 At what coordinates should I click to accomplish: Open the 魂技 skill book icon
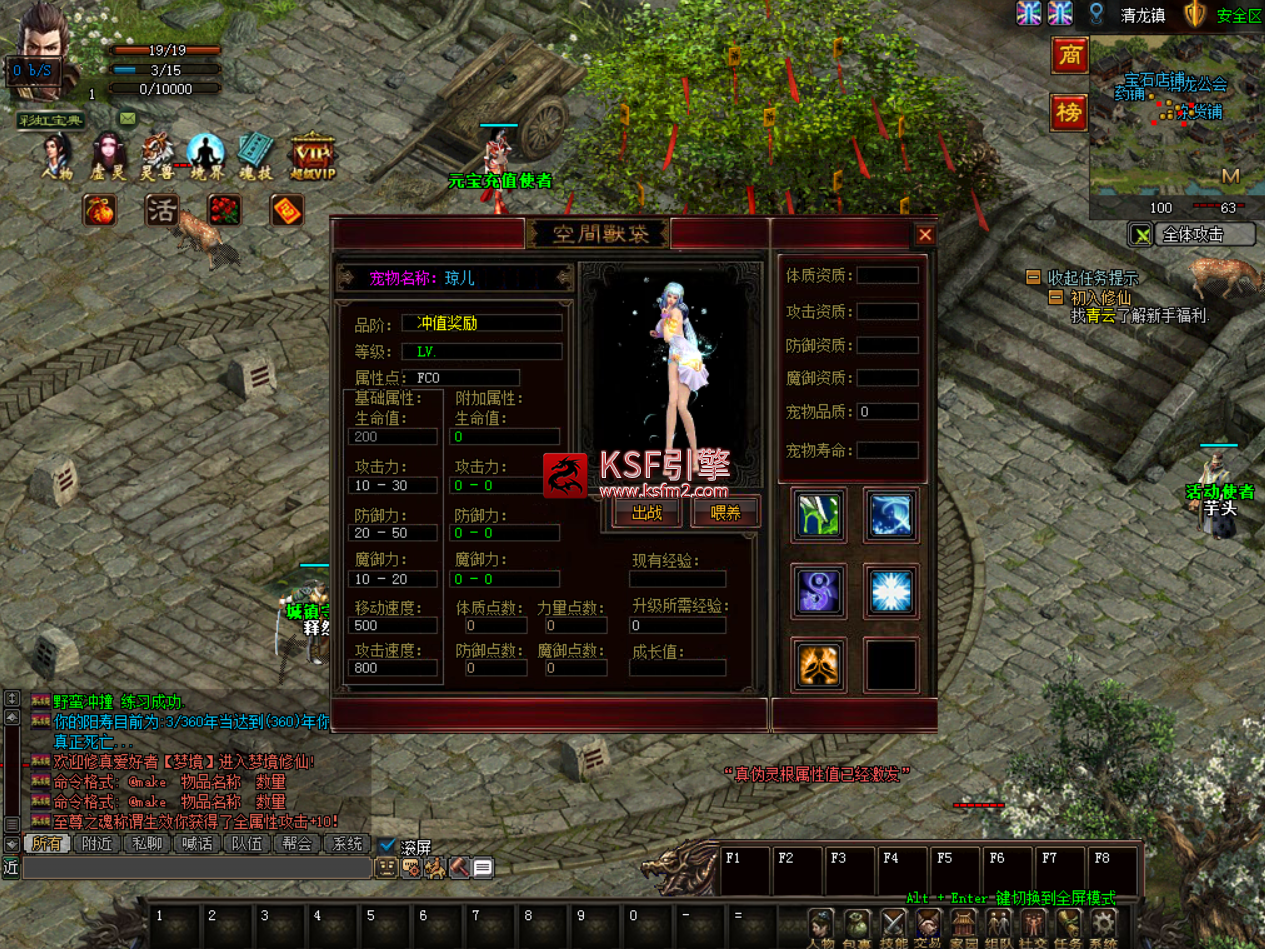[255, 155]
